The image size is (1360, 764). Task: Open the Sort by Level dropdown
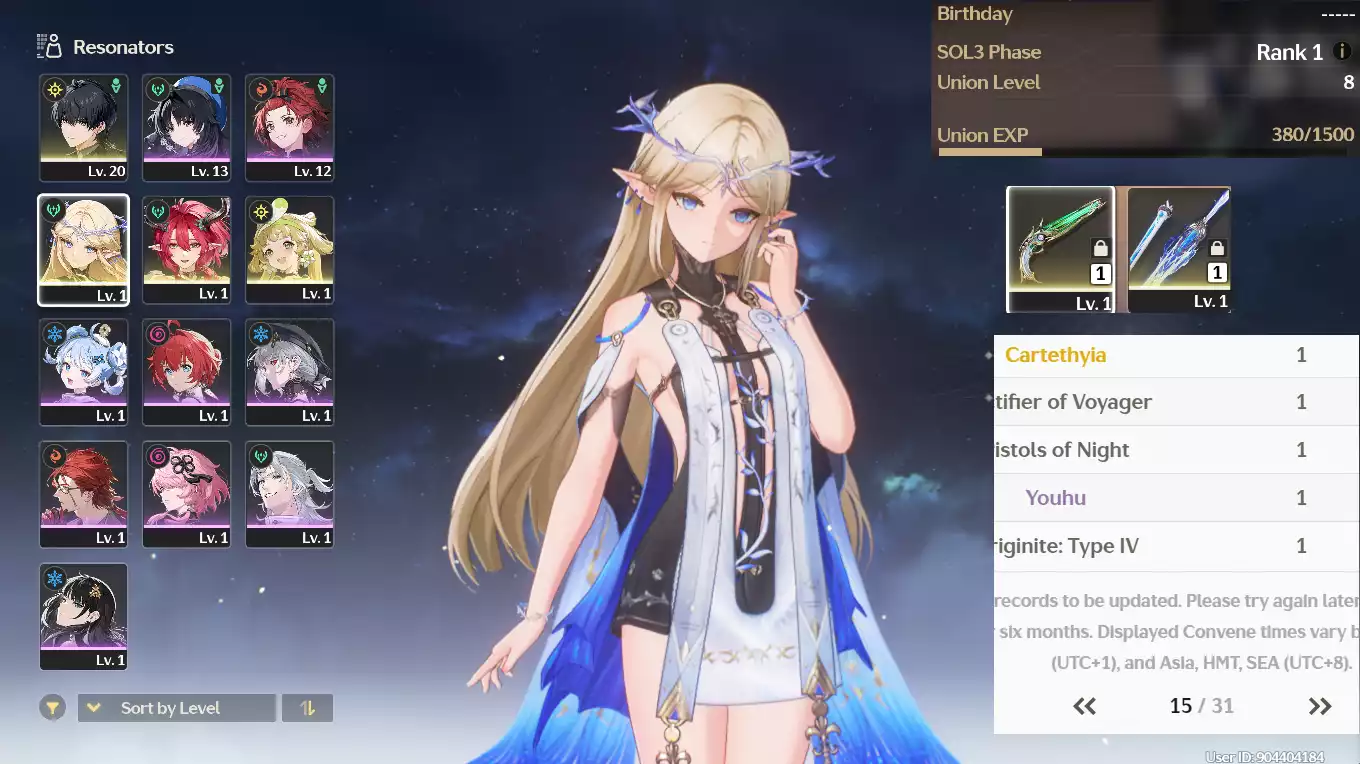(176, 708)
